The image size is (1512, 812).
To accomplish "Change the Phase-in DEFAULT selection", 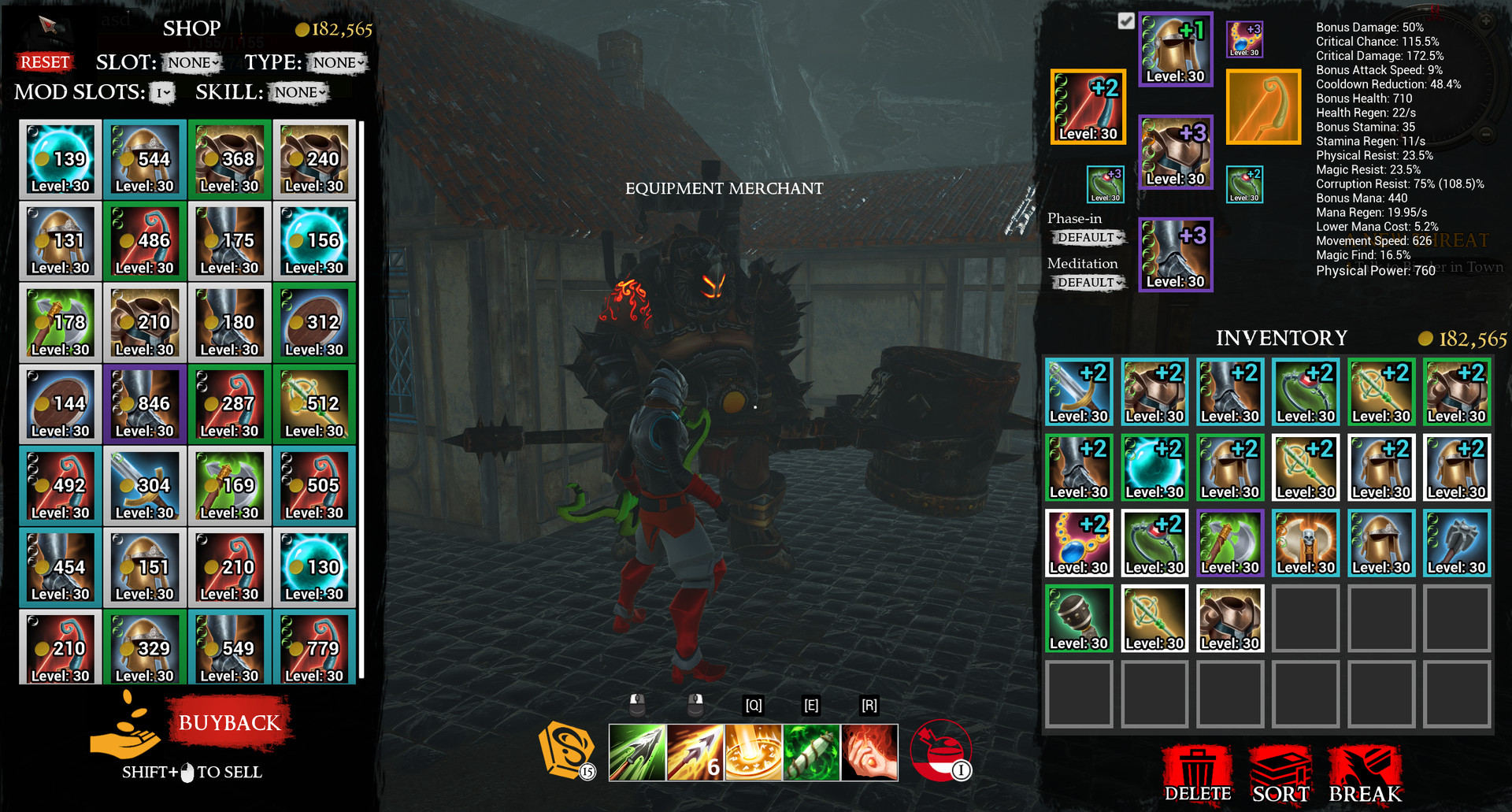I will (x=1088, y=238).
